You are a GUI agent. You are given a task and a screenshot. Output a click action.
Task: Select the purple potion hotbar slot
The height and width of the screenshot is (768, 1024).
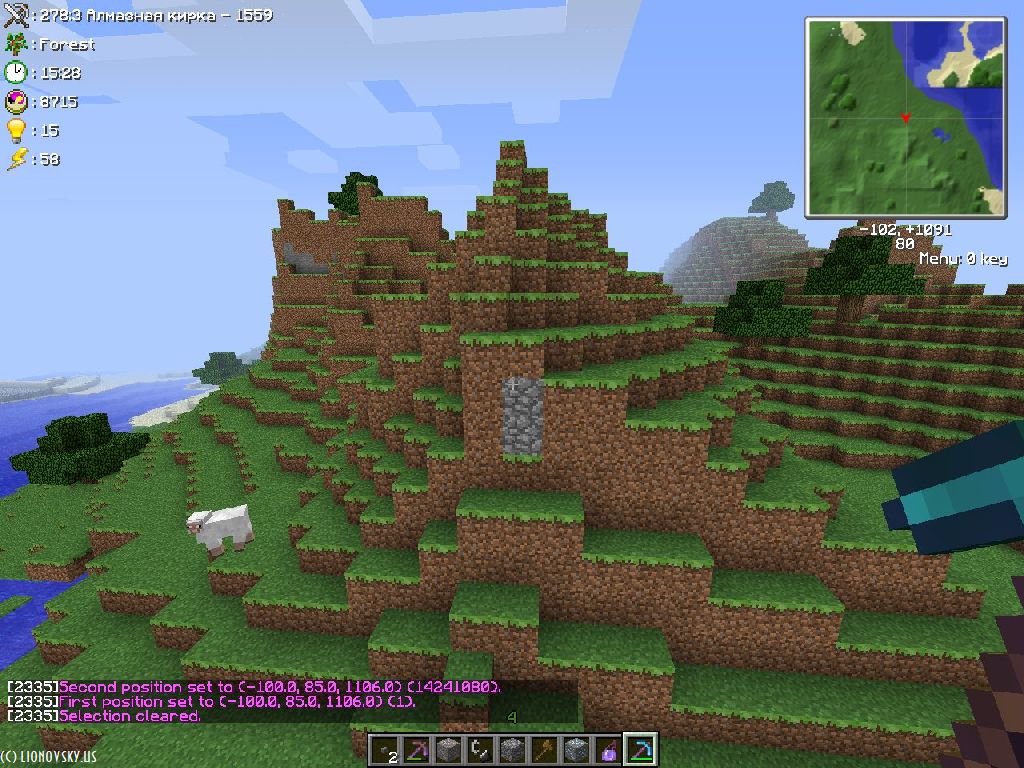click(607, 750)
